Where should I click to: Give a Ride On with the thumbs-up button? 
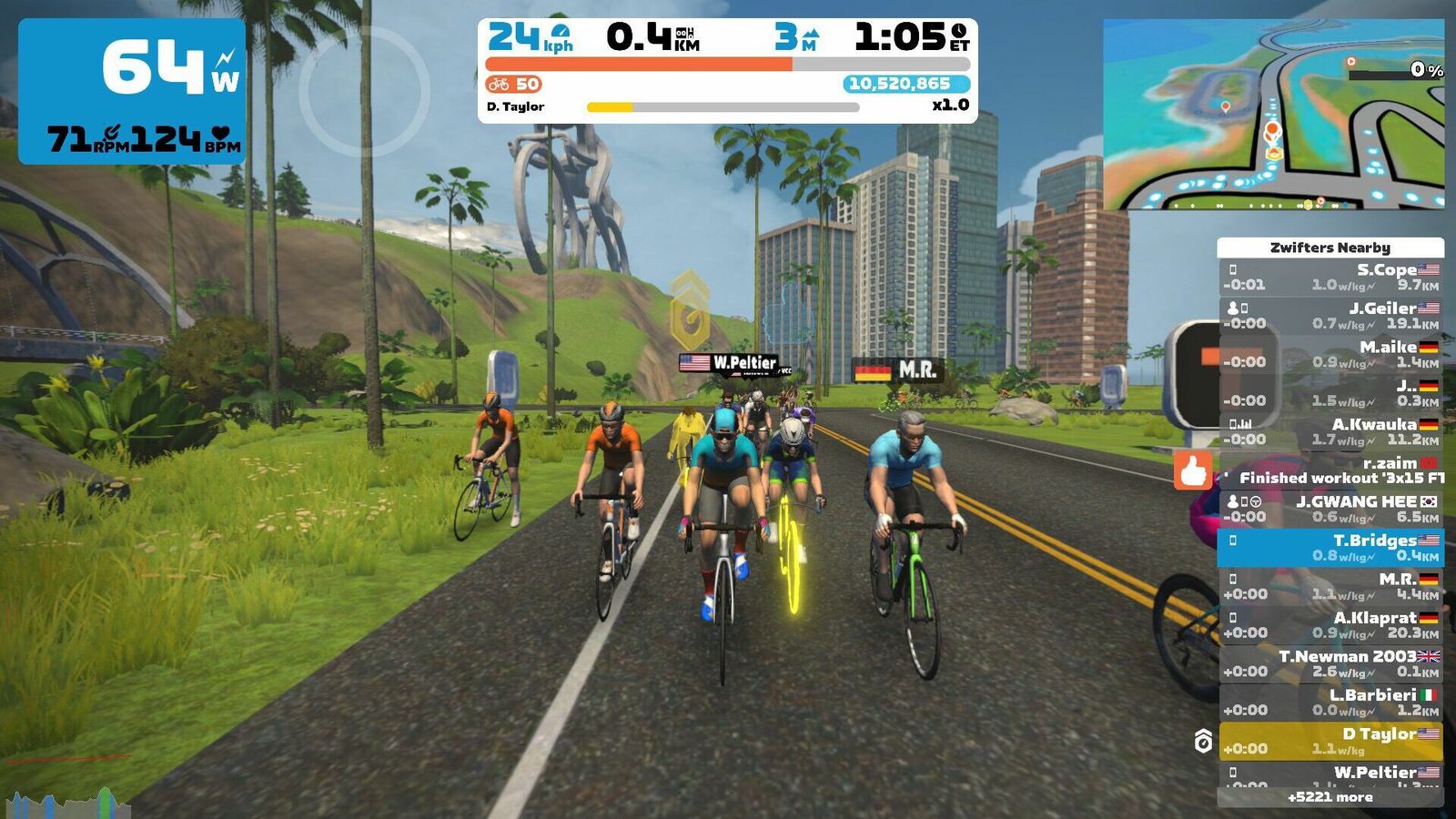1193,470
